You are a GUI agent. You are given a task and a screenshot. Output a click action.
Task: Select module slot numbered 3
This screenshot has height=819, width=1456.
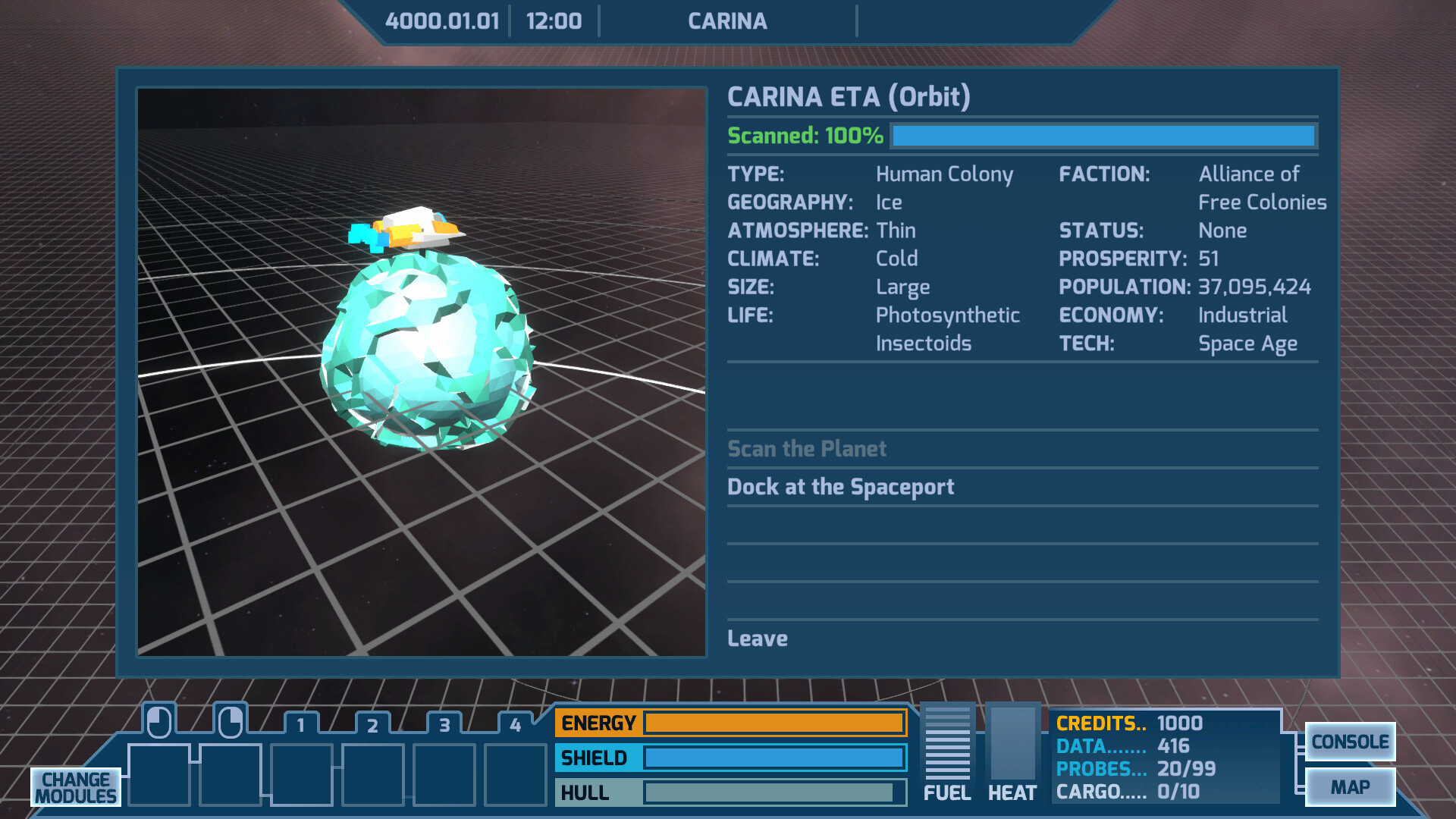point(444,773)
